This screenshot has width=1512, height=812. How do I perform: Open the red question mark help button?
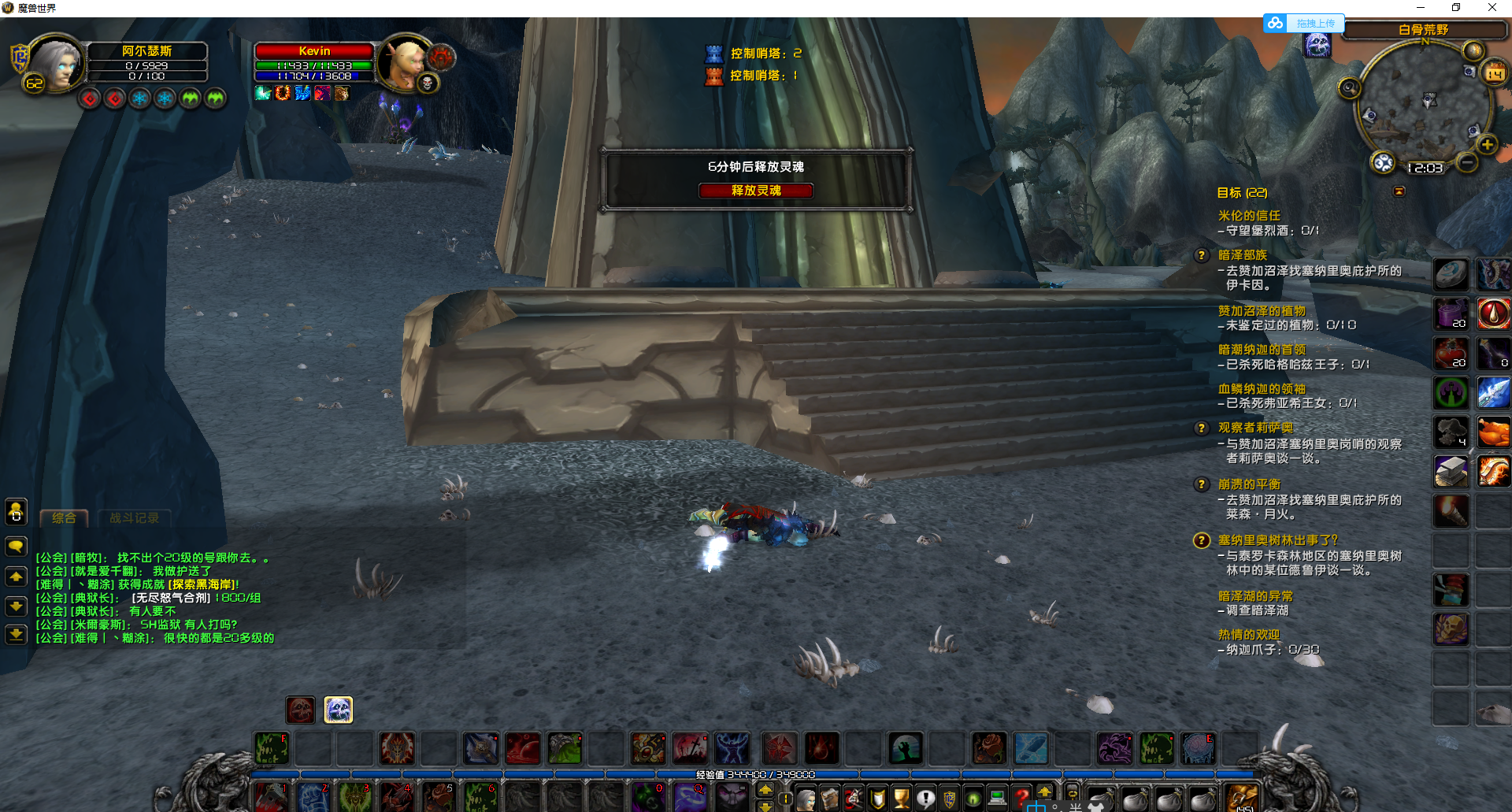click(x=1021, y=797)
